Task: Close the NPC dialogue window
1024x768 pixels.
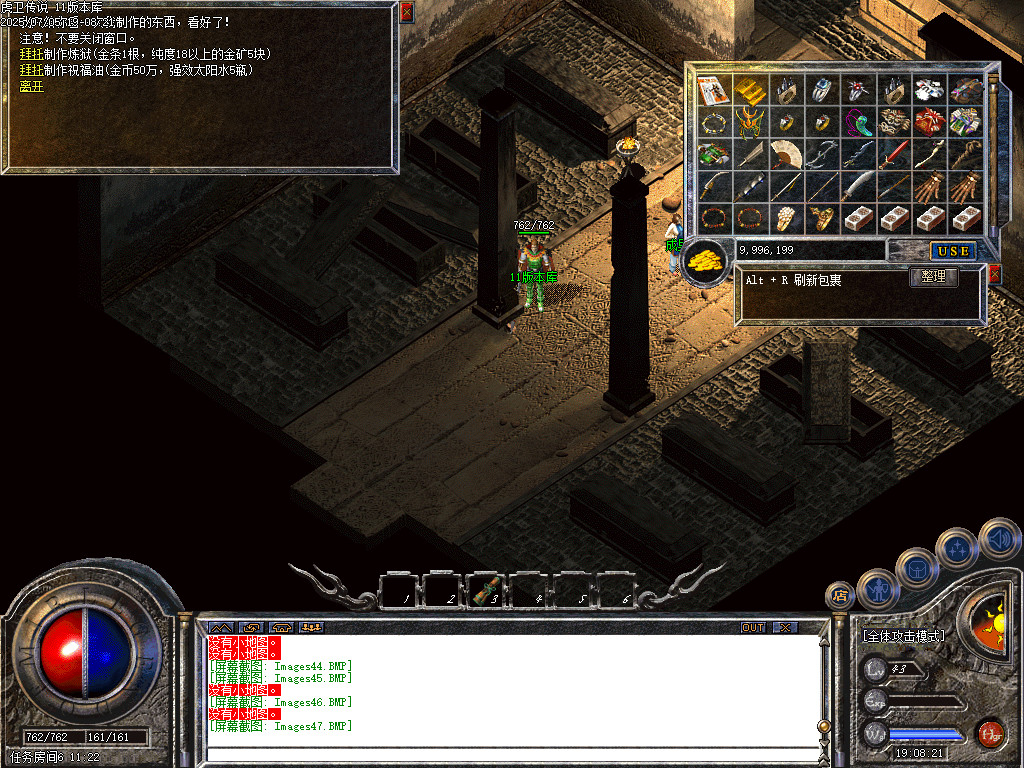Action: (x=406, y=12)
